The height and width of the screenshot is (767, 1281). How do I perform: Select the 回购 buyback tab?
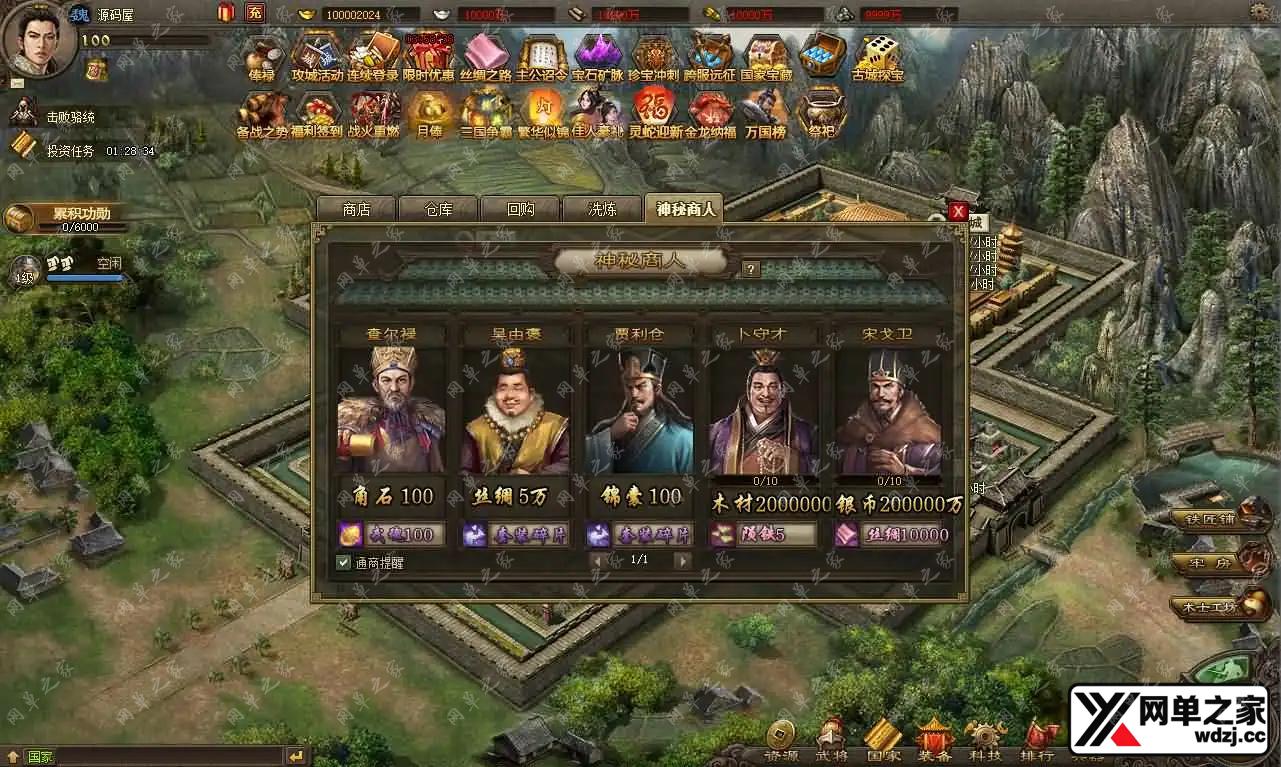520,209
